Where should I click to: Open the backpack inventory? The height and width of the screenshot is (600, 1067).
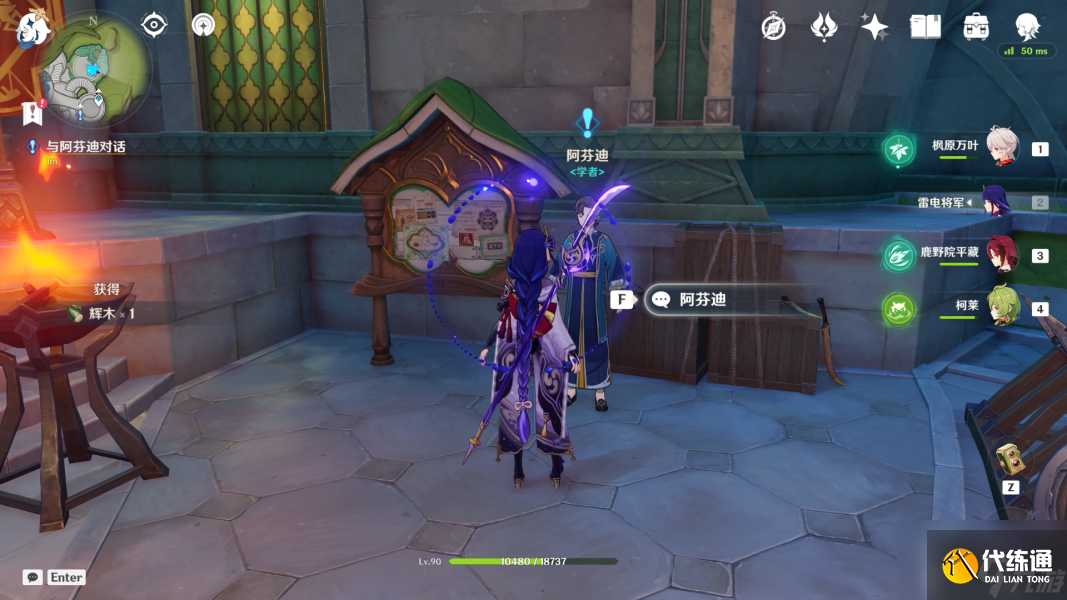[x=976, y=27]
